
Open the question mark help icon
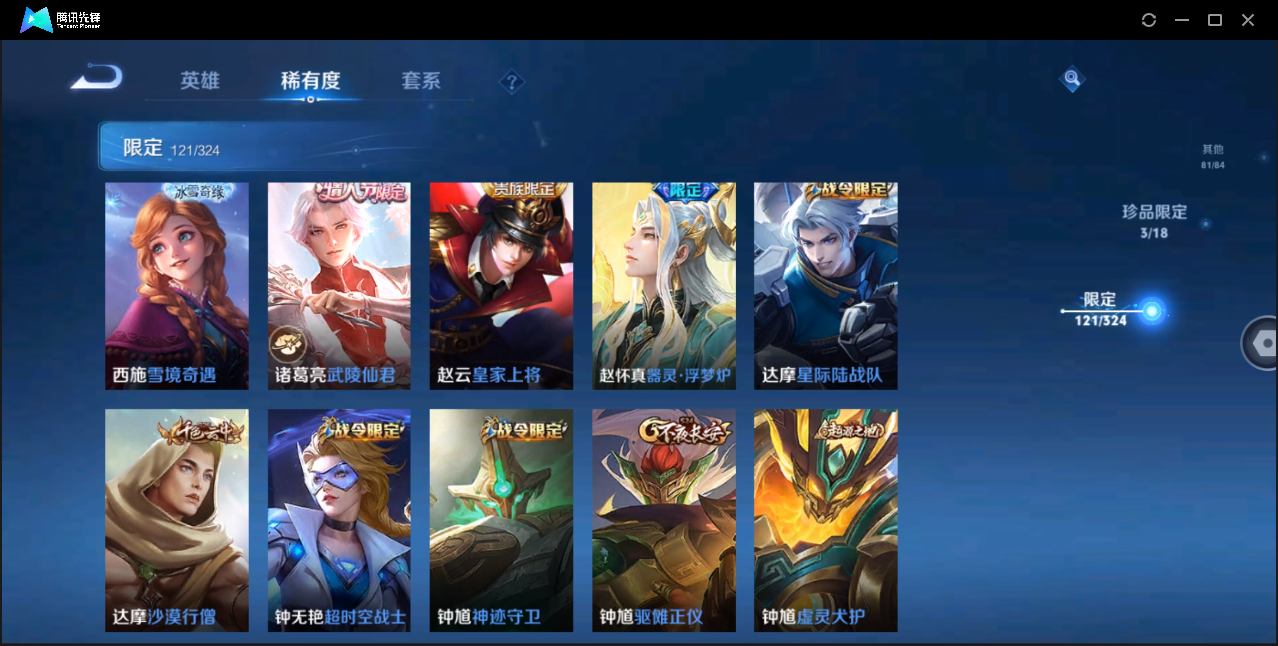pos(512,82)
